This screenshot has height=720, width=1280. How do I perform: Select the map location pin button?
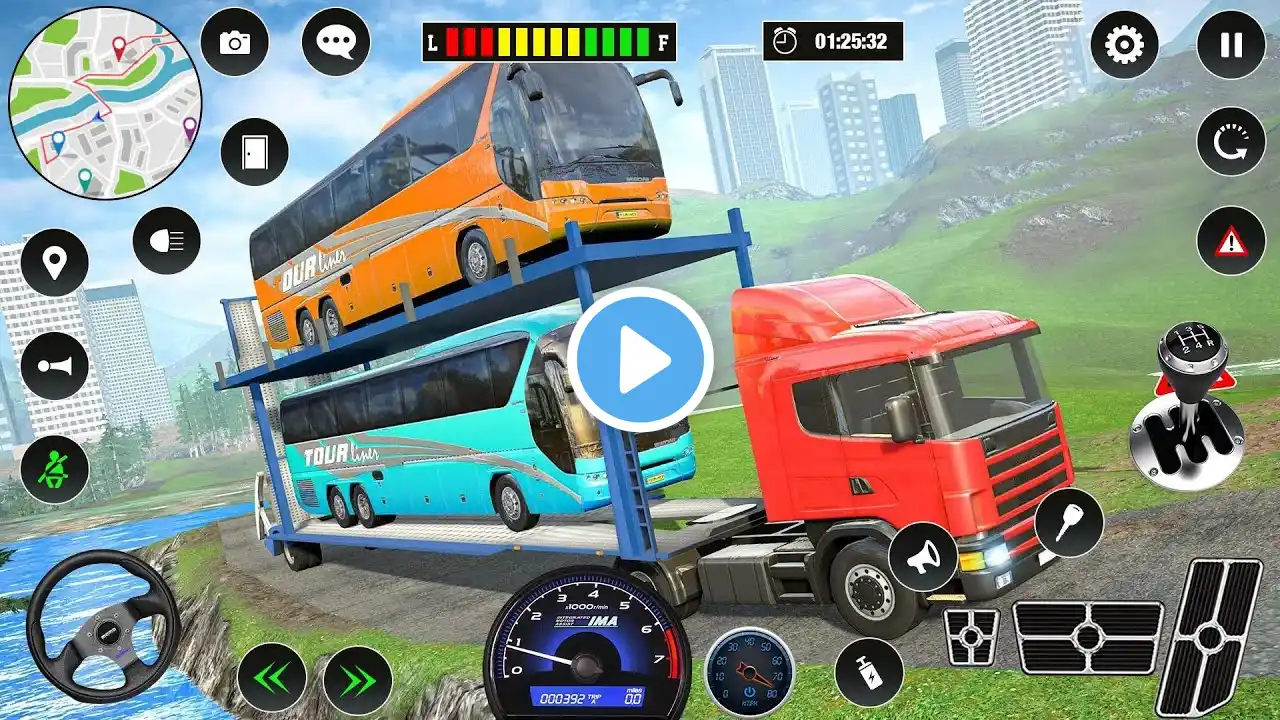[54, 262]
